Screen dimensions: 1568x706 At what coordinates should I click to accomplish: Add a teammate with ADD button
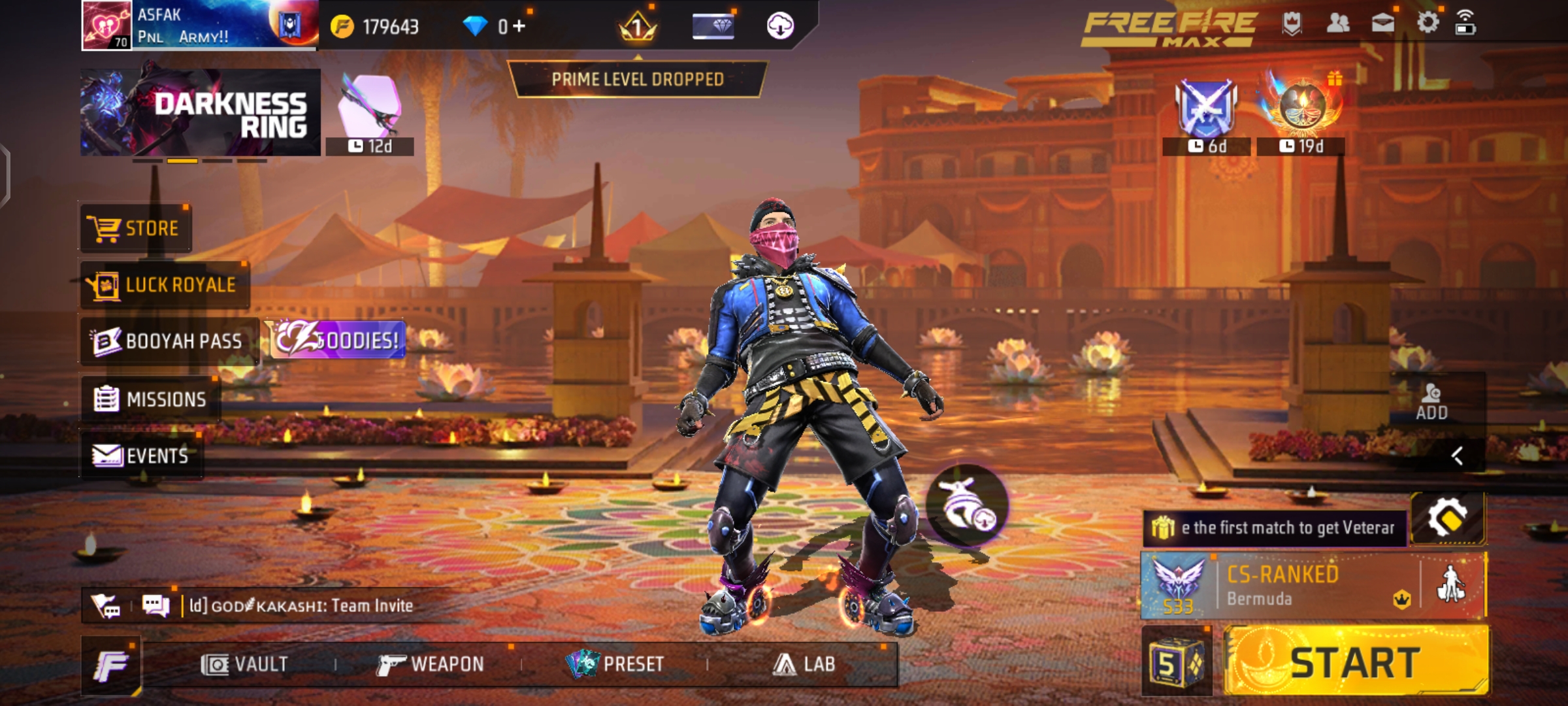1431,401
